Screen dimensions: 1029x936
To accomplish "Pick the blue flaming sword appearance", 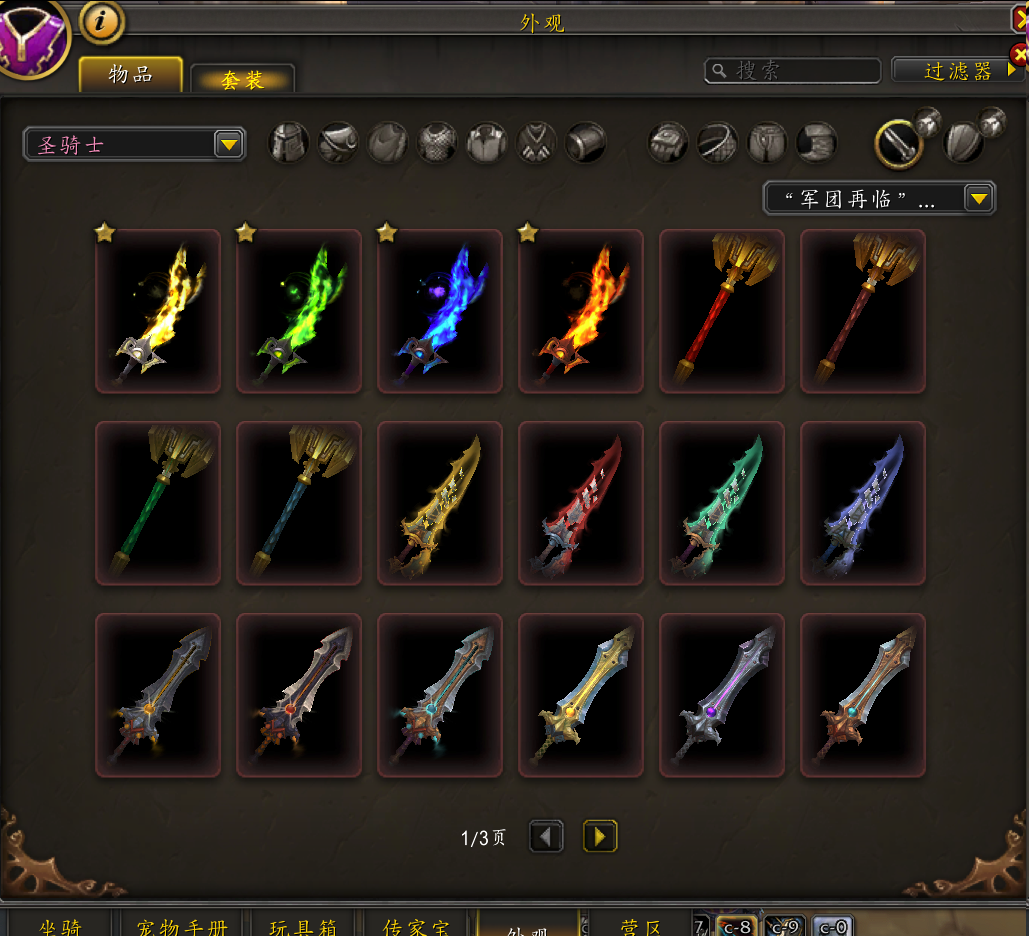I will pos(440,311).
